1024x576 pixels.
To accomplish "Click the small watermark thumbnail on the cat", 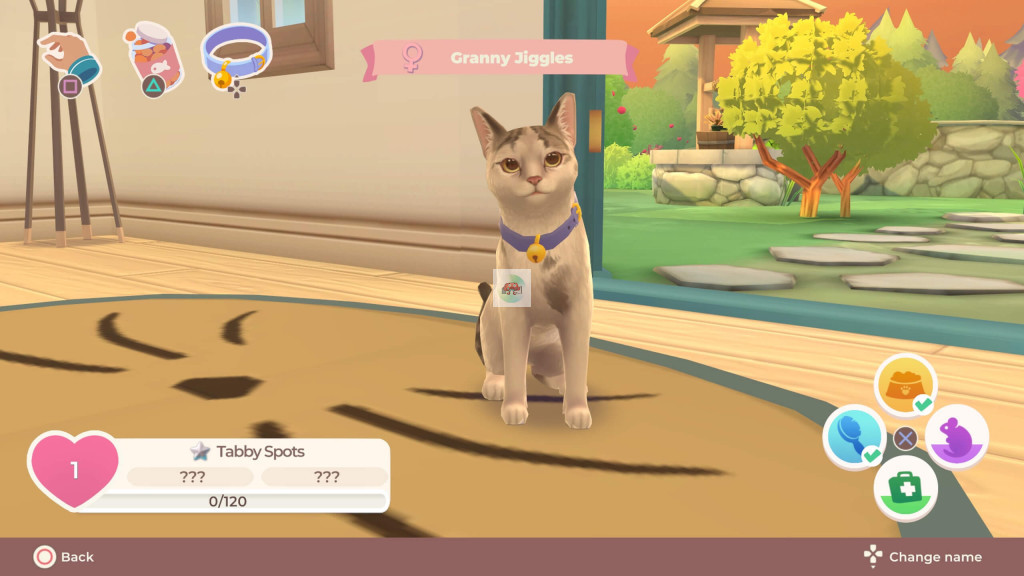I will coord(512,288).
